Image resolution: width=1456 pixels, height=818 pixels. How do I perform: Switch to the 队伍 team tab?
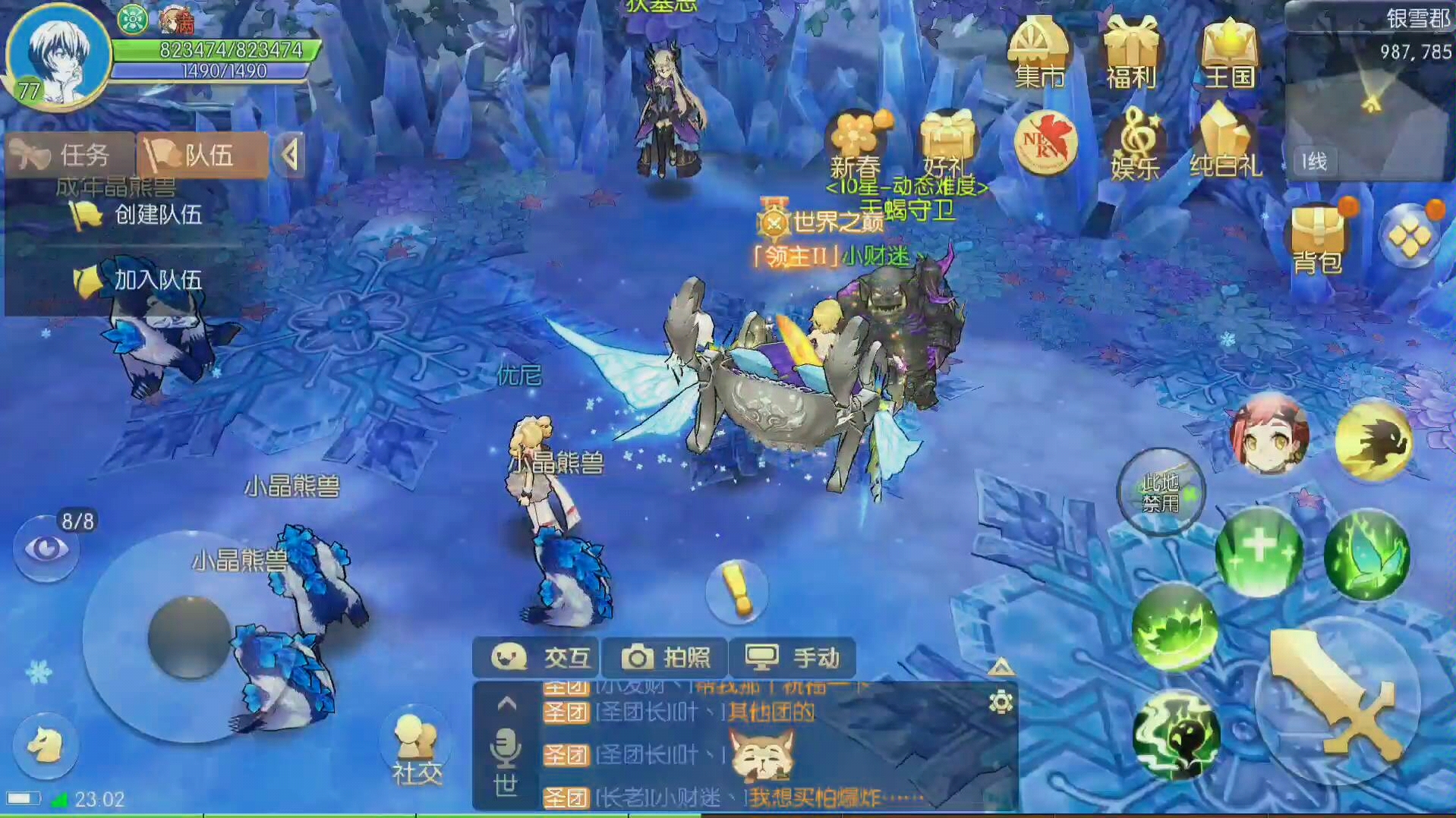click(x=202, y=156)
